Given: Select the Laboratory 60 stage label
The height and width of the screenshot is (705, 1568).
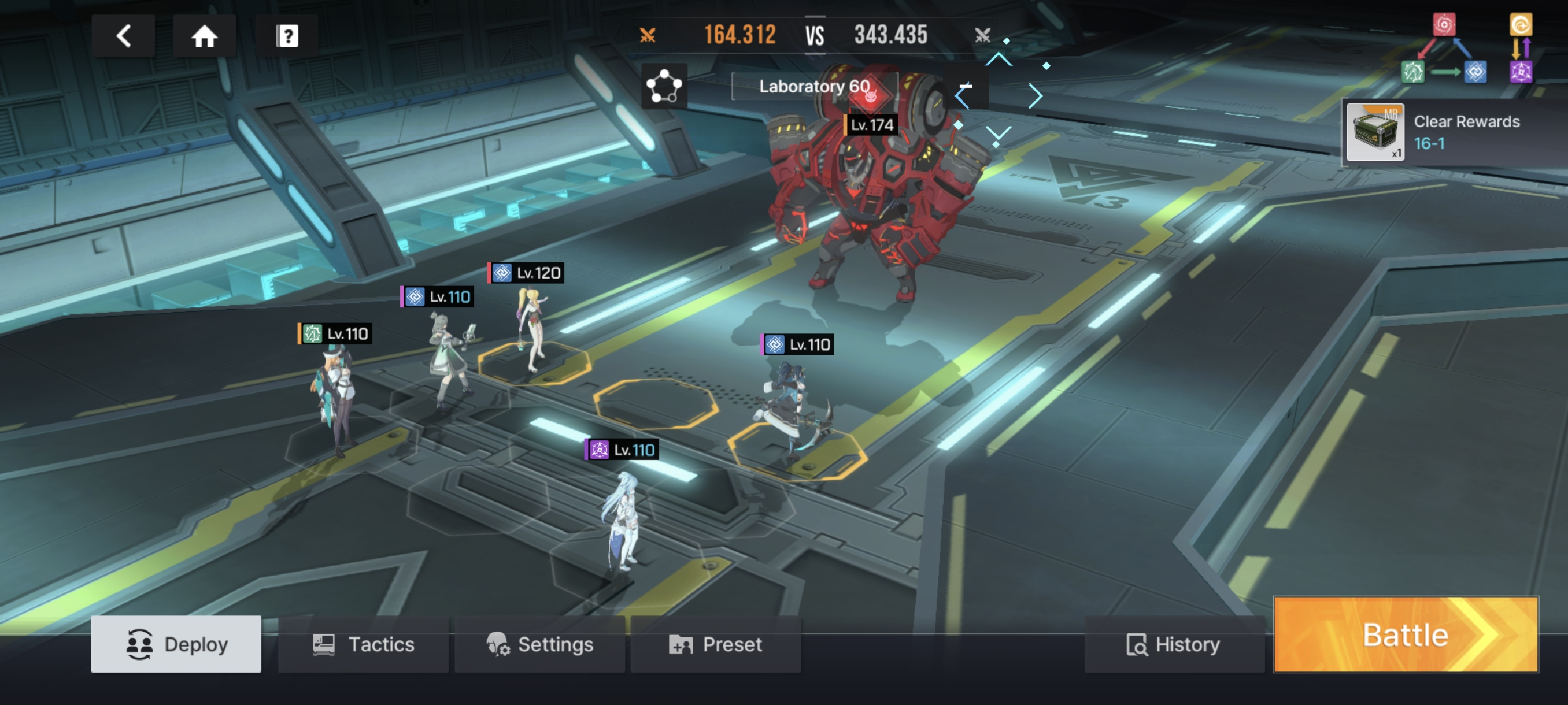Looking at the screenshot, I should pyautogui.click(x=814, y=86).
